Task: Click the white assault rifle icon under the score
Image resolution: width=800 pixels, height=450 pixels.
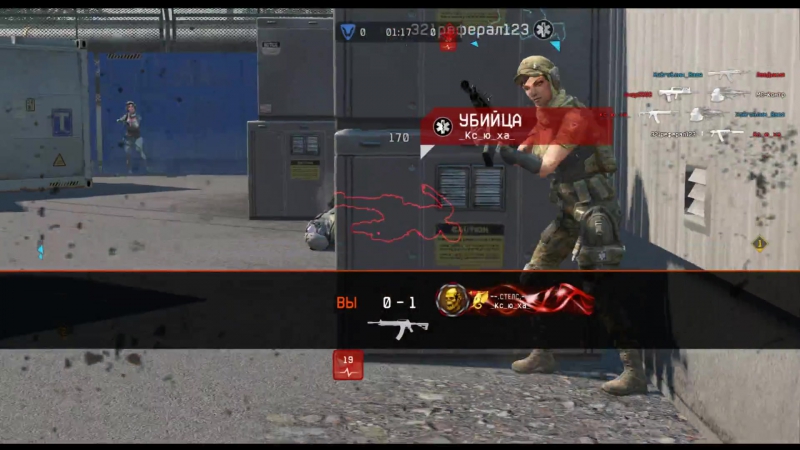Action: coord(397,327)
